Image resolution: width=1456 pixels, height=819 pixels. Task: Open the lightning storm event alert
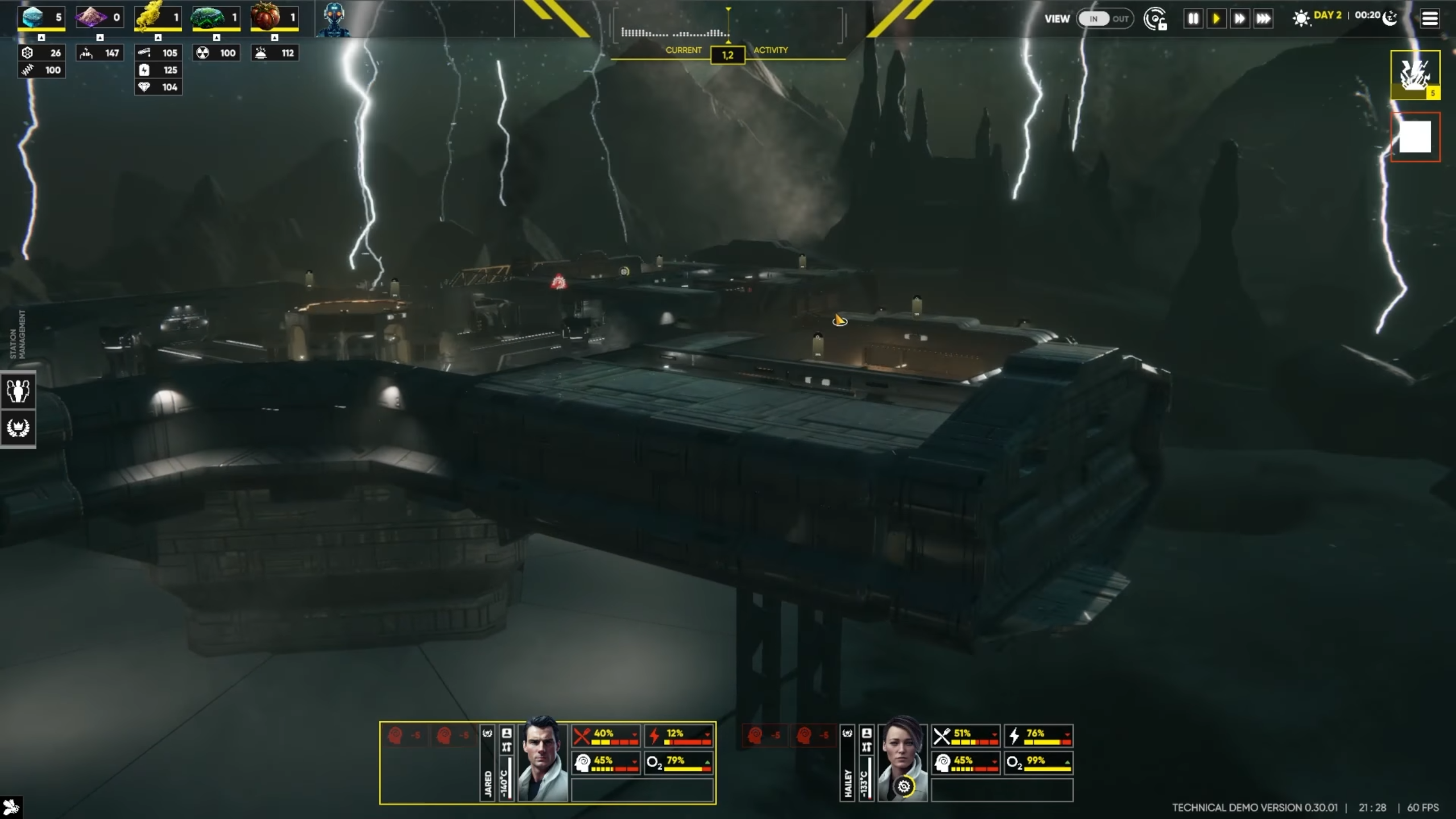1415,74
